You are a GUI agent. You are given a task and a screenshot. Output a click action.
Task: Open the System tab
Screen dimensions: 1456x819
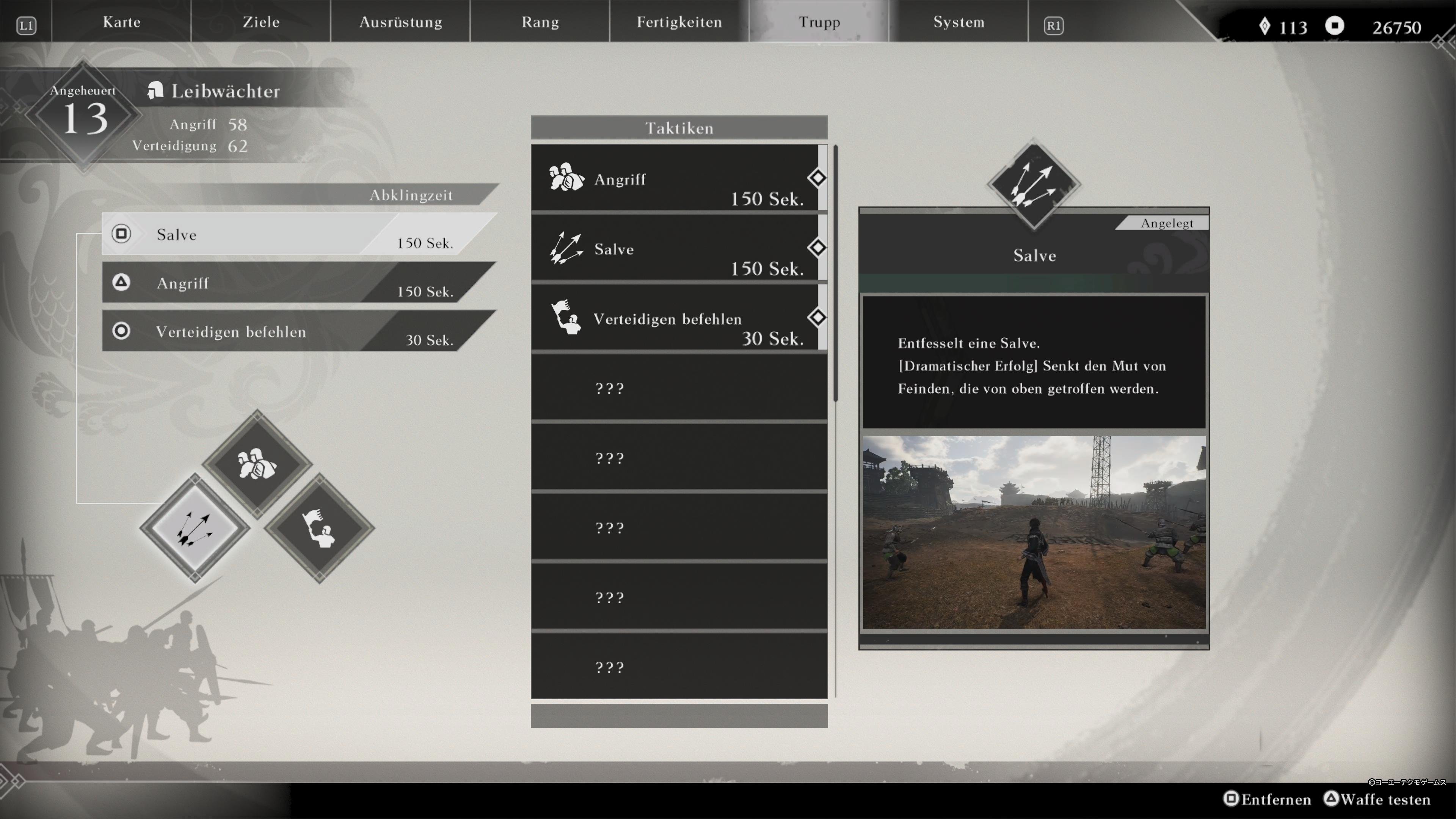click(x=958, y=22)
